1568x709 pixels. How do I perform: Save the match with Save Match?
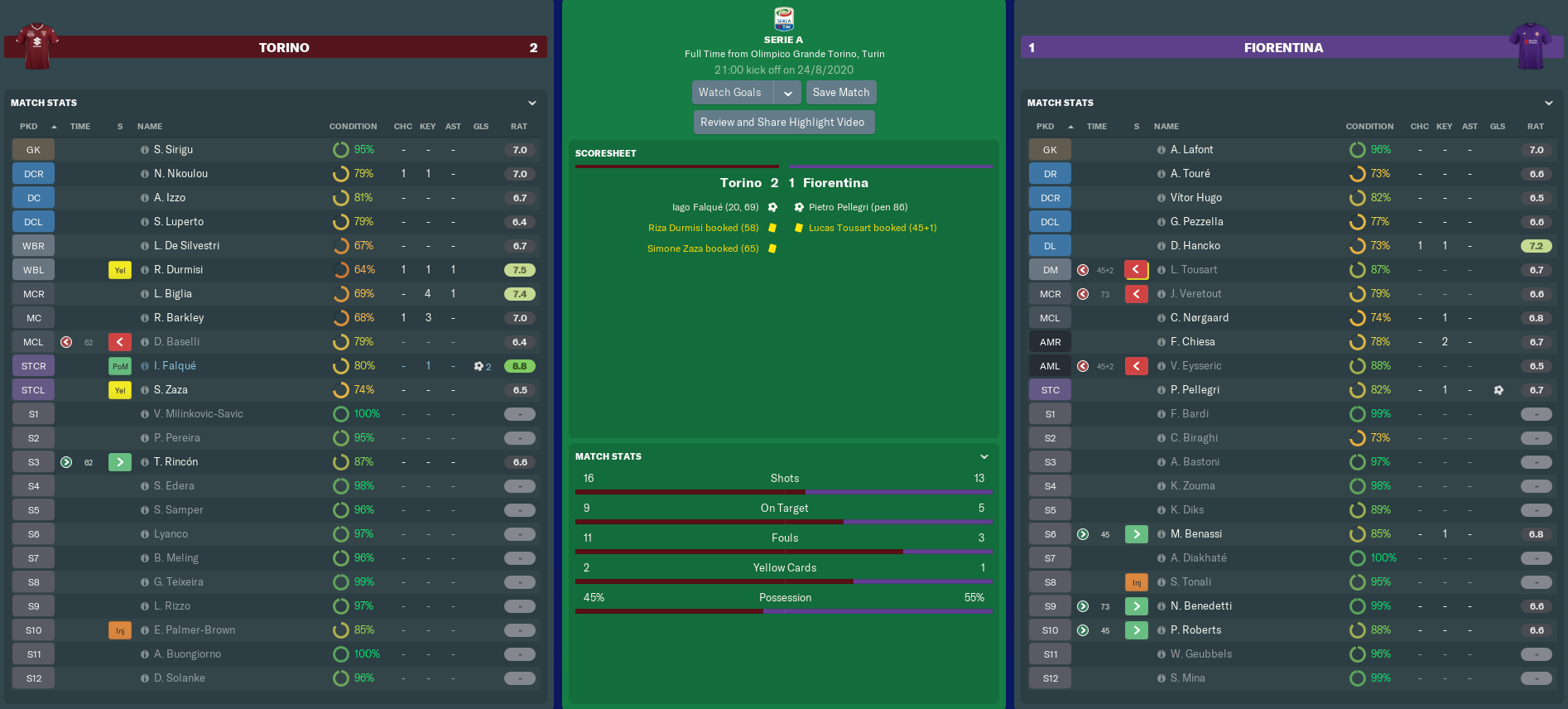841,93
